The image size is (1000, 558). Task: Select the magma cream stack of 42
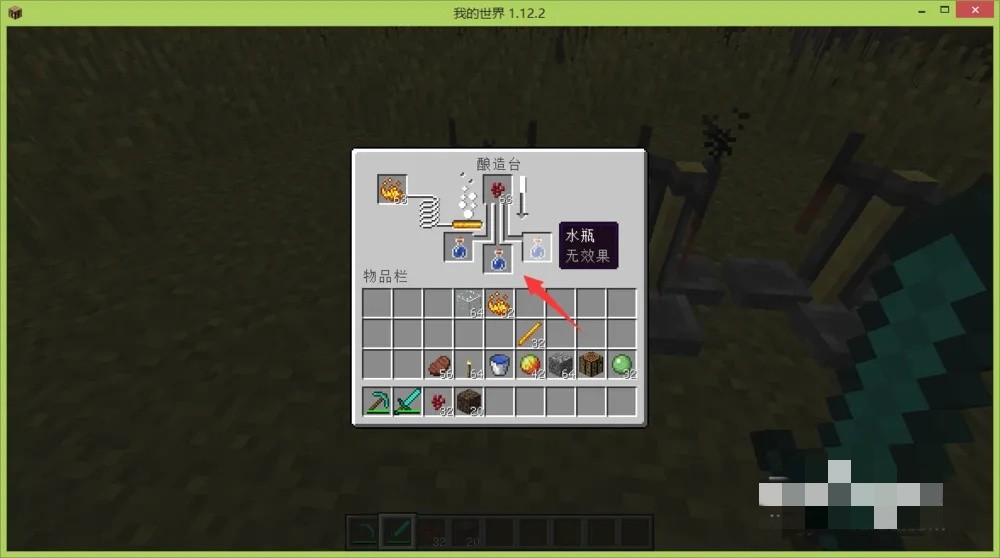pos(529,364)
